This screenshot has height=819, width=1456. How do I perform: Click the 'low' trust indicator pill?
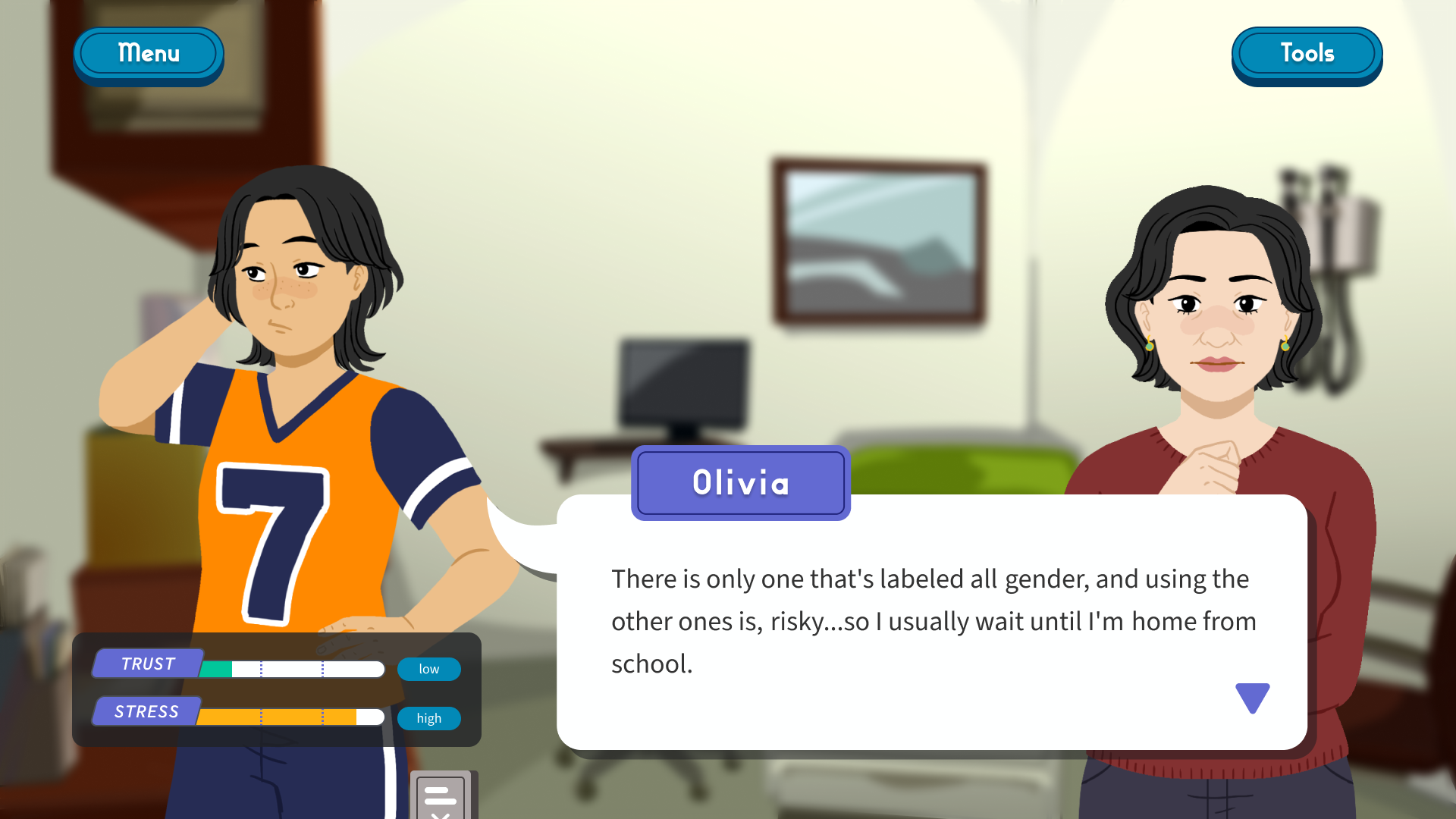(x=428, y=669)
